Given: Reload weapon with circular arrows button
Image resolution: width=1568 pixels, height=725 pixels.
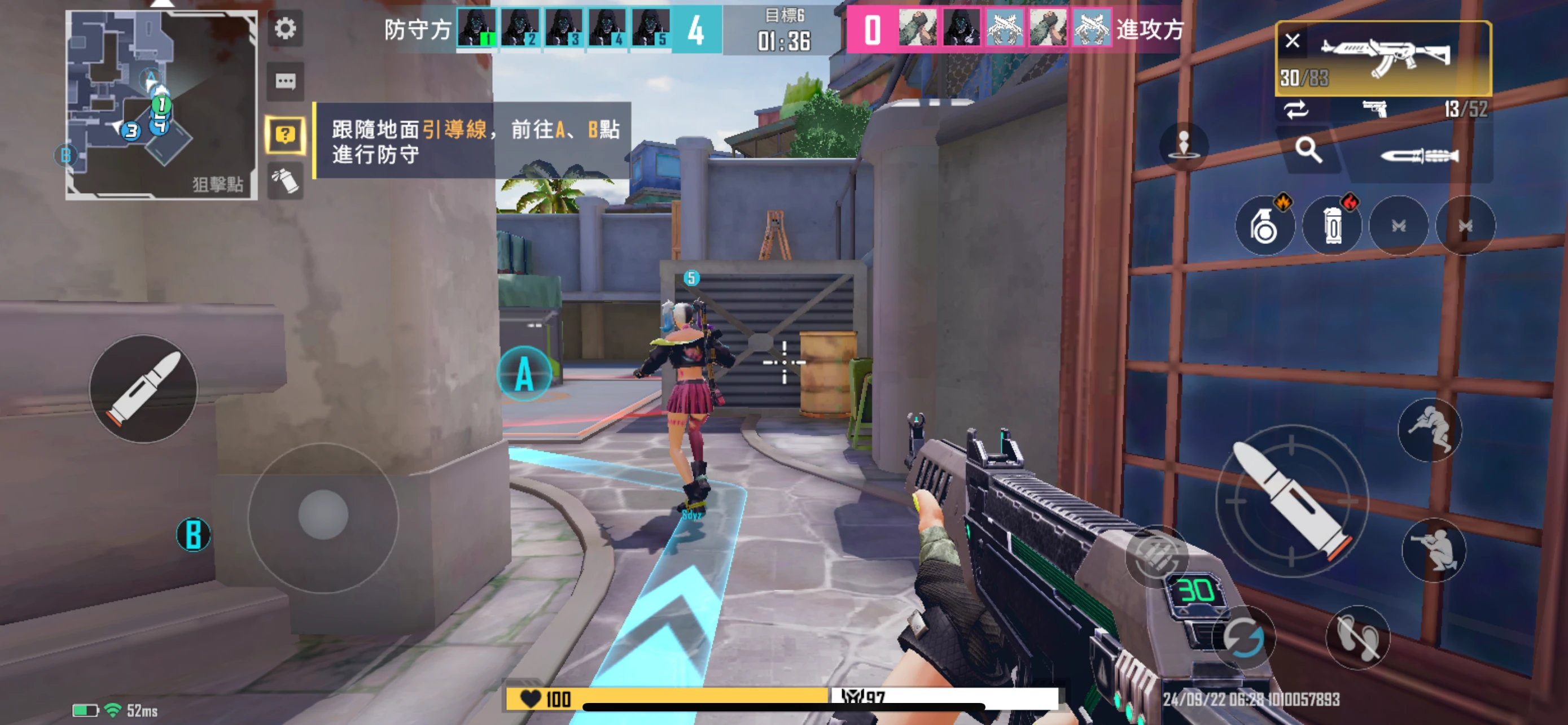Looking at the screenshot, I should (1243, 637).
